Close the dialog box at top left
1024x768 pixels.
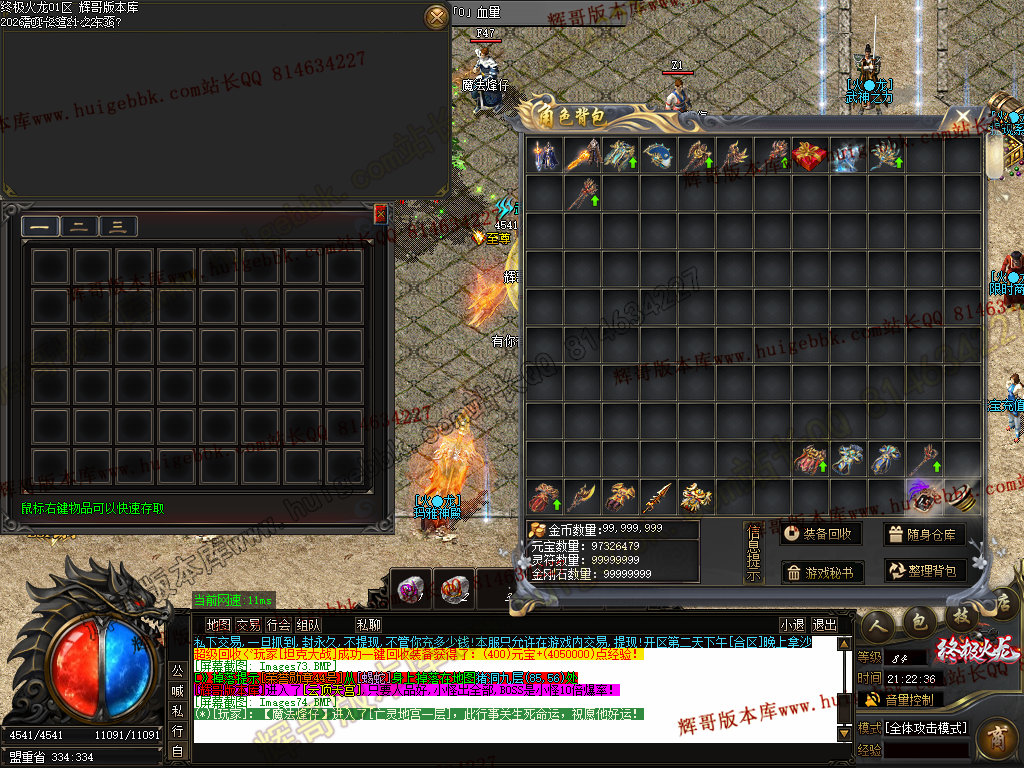[437, 16]
